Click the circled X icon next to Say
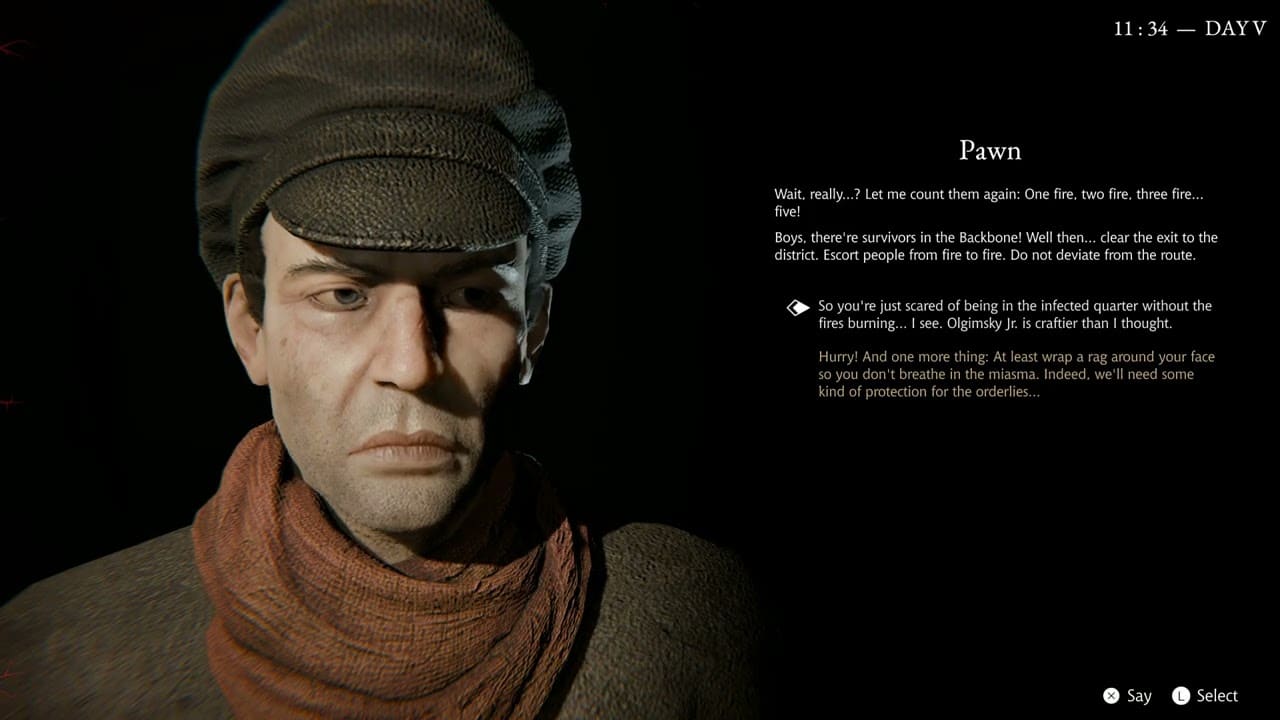Image resolution: width=1280 pixels, height=720 pixels. coord(1113,695)
